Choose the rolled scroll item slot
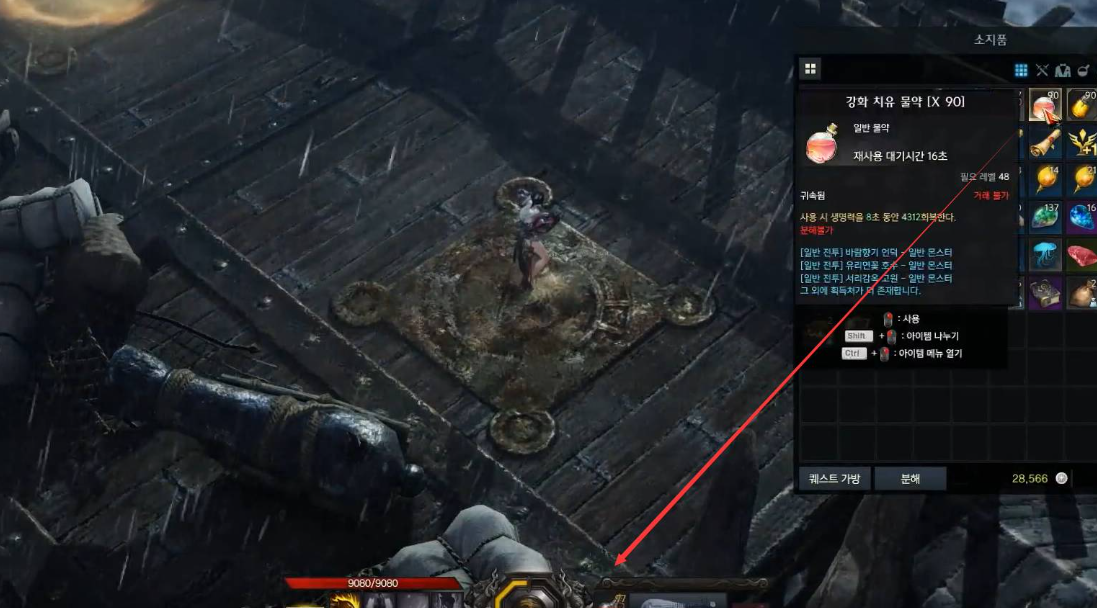1097x608 pixels. [1044, 143]
